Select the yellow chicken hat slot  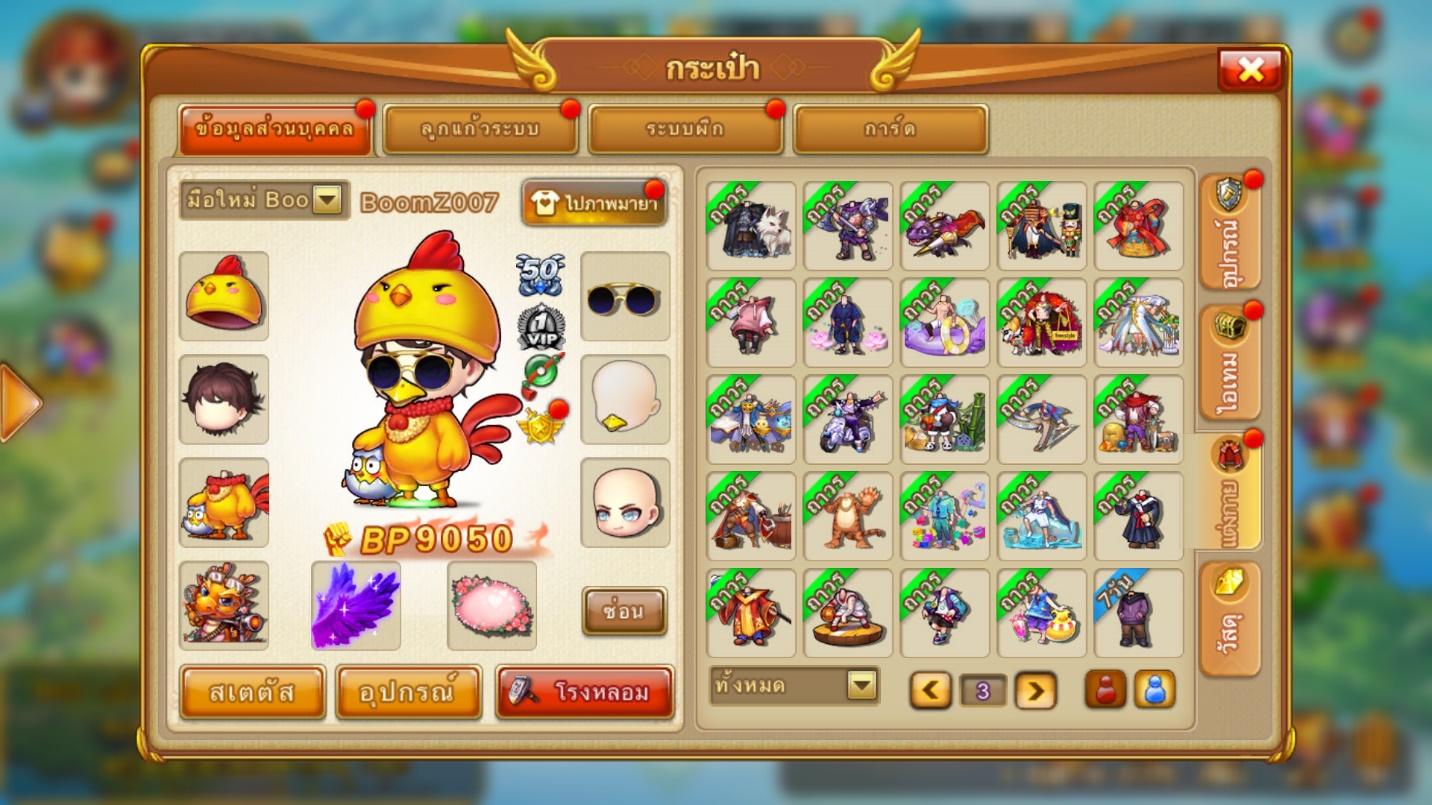[224, 296]
